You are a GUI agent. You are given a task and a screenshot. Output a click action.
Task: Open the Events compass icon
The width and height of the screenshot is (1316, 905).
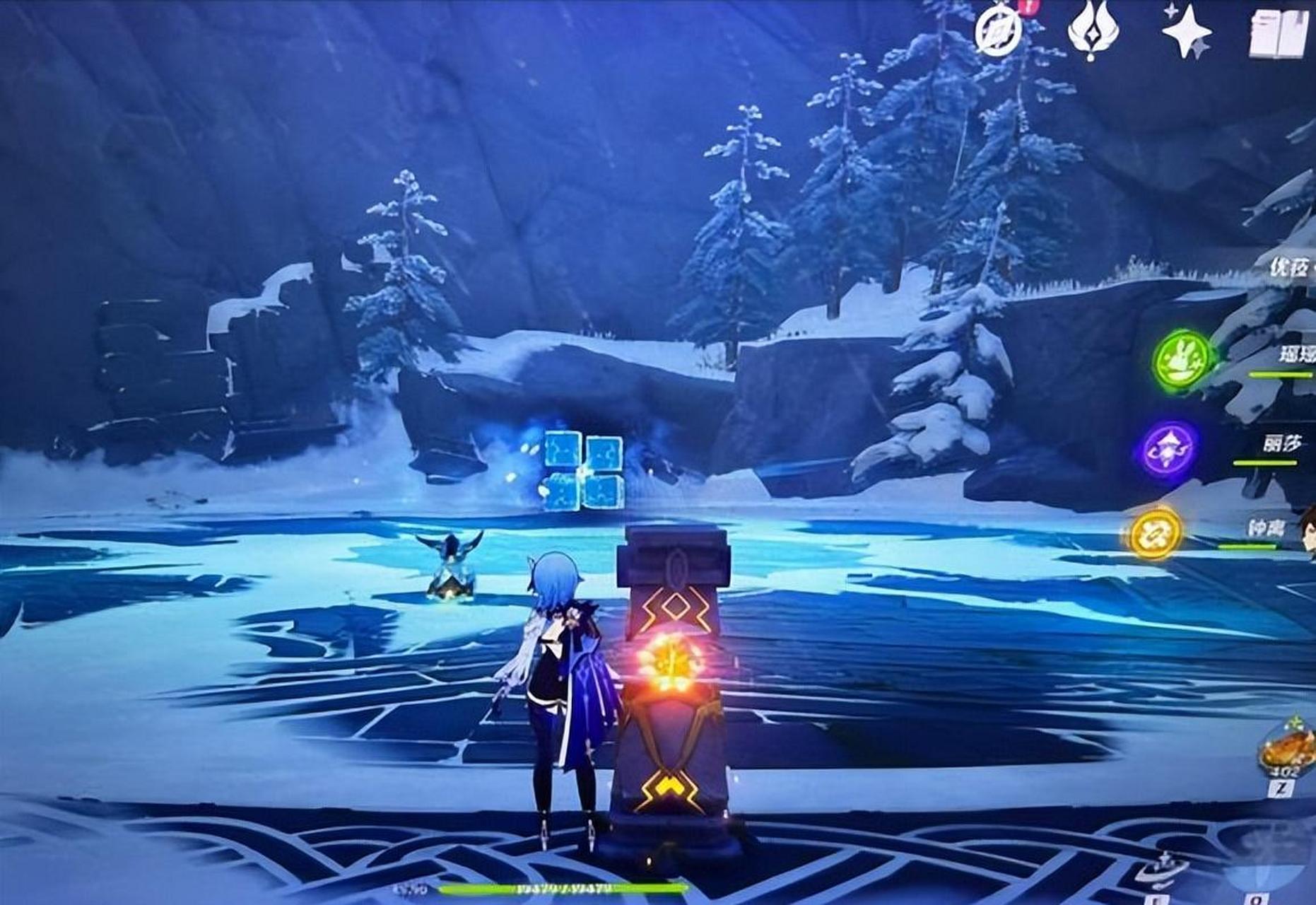(998, 32)
